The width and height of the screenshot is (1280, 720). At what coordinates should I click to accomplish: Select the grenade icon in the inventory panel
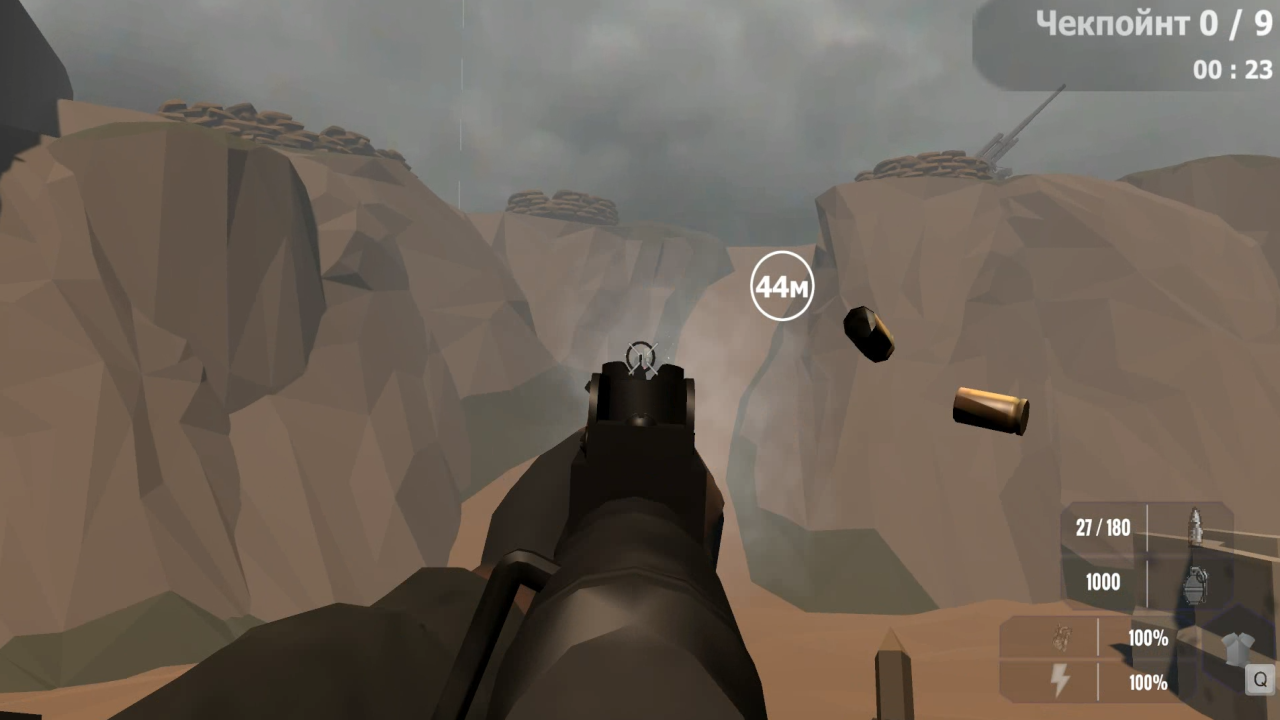[1195, 583]
